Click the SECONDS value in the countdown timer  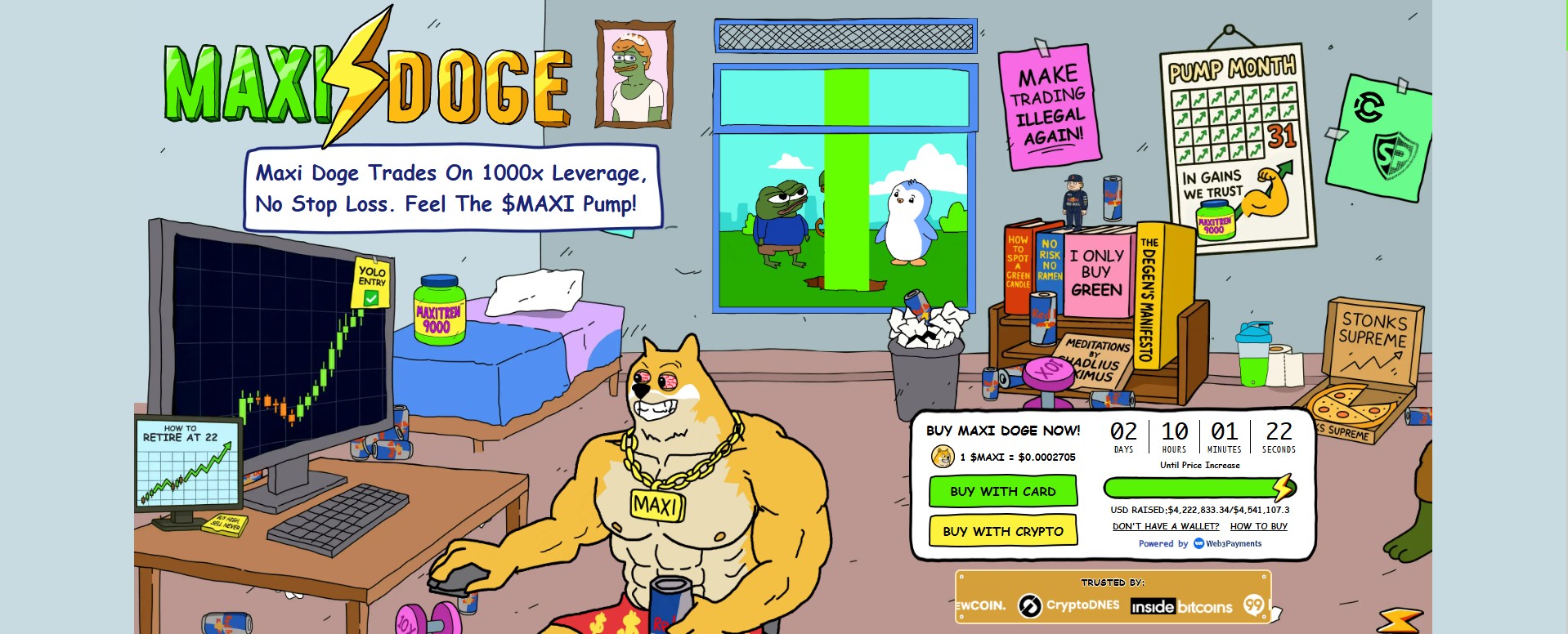(1279, 431)
